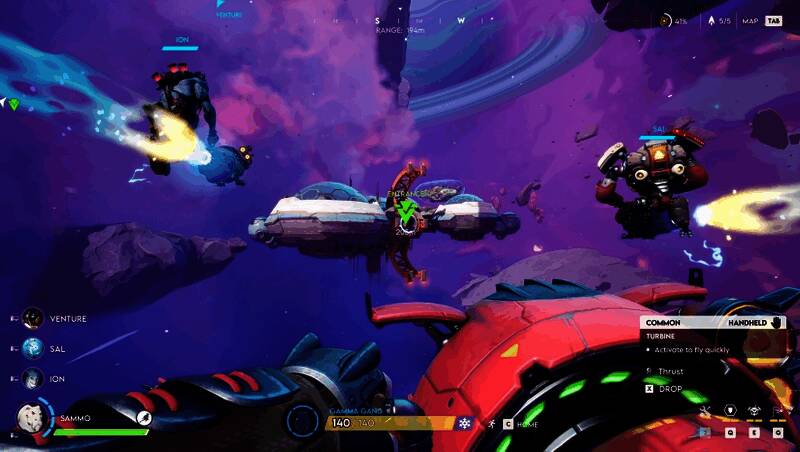Open the map from the MAP label

coord(748,20)
